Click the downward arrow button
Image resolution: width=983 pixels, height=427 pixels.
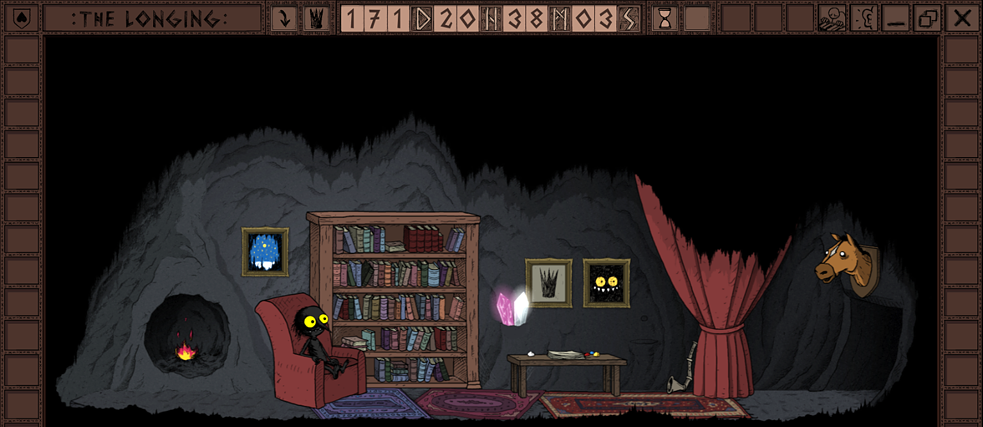[284, 18]
